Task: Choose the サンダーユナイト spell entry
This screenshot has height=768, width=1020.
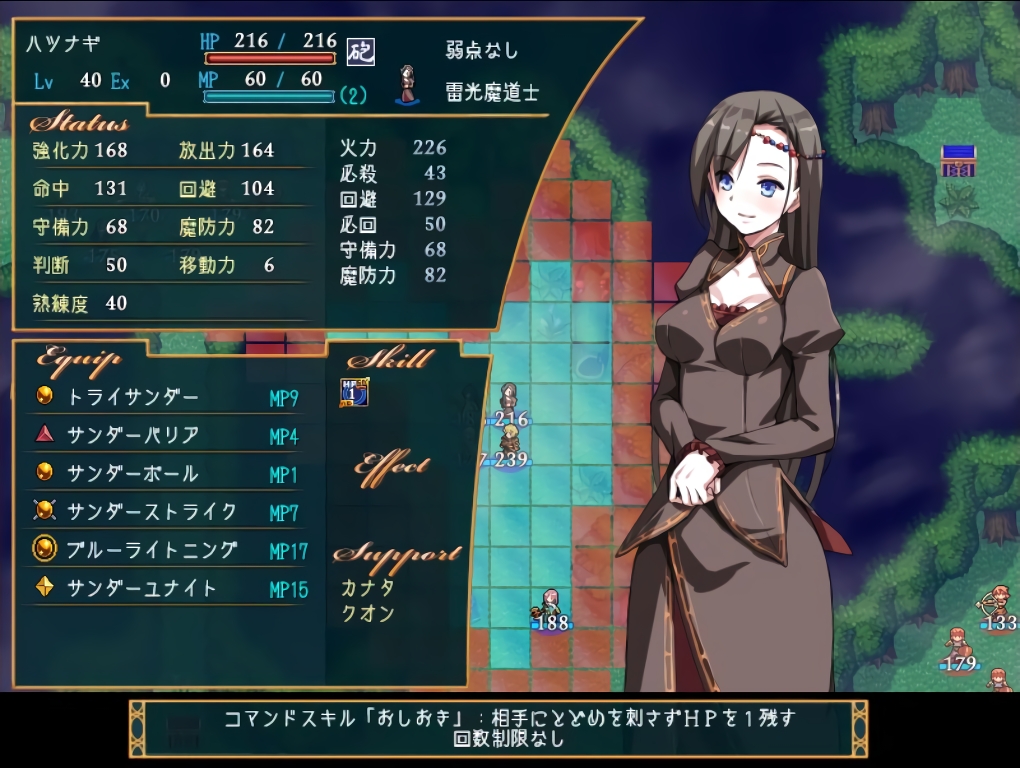Action: [141, 588]
